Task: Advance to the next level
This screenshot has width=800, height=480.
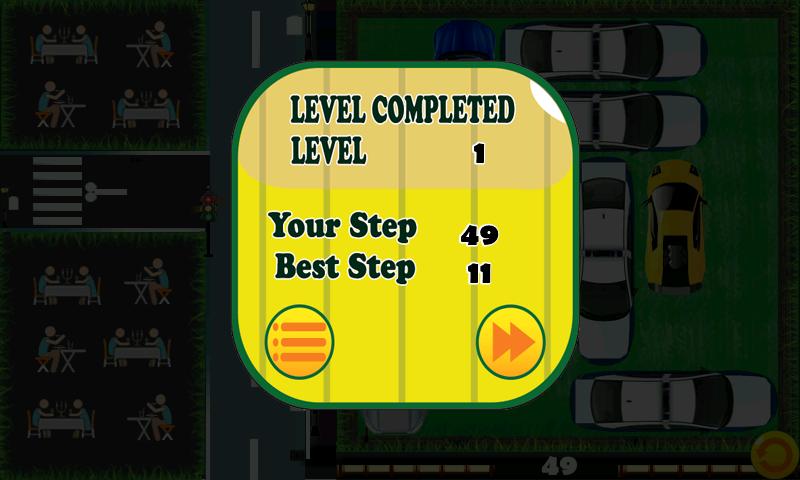Action: click(x=510, y=341)
